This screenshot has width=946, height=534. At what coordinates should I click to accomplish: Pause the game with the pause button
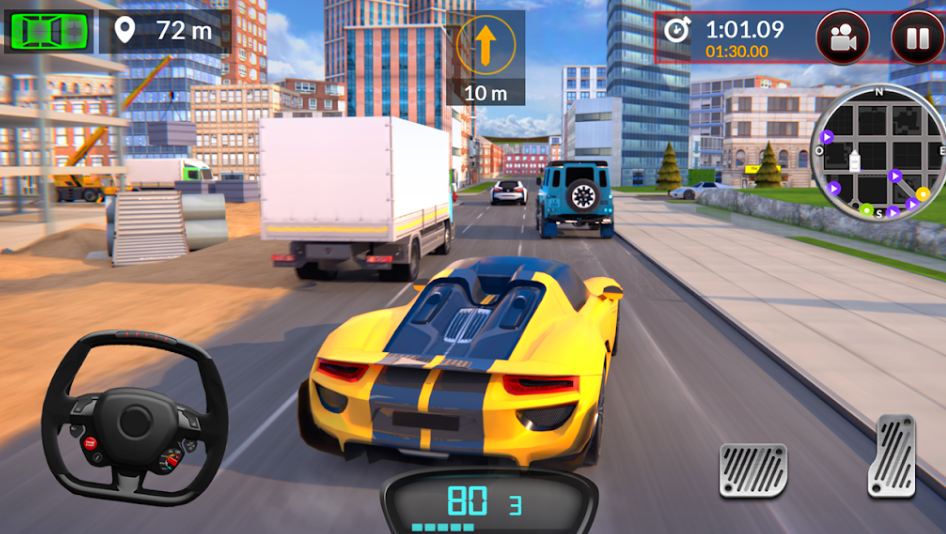(x=917, y=39)
